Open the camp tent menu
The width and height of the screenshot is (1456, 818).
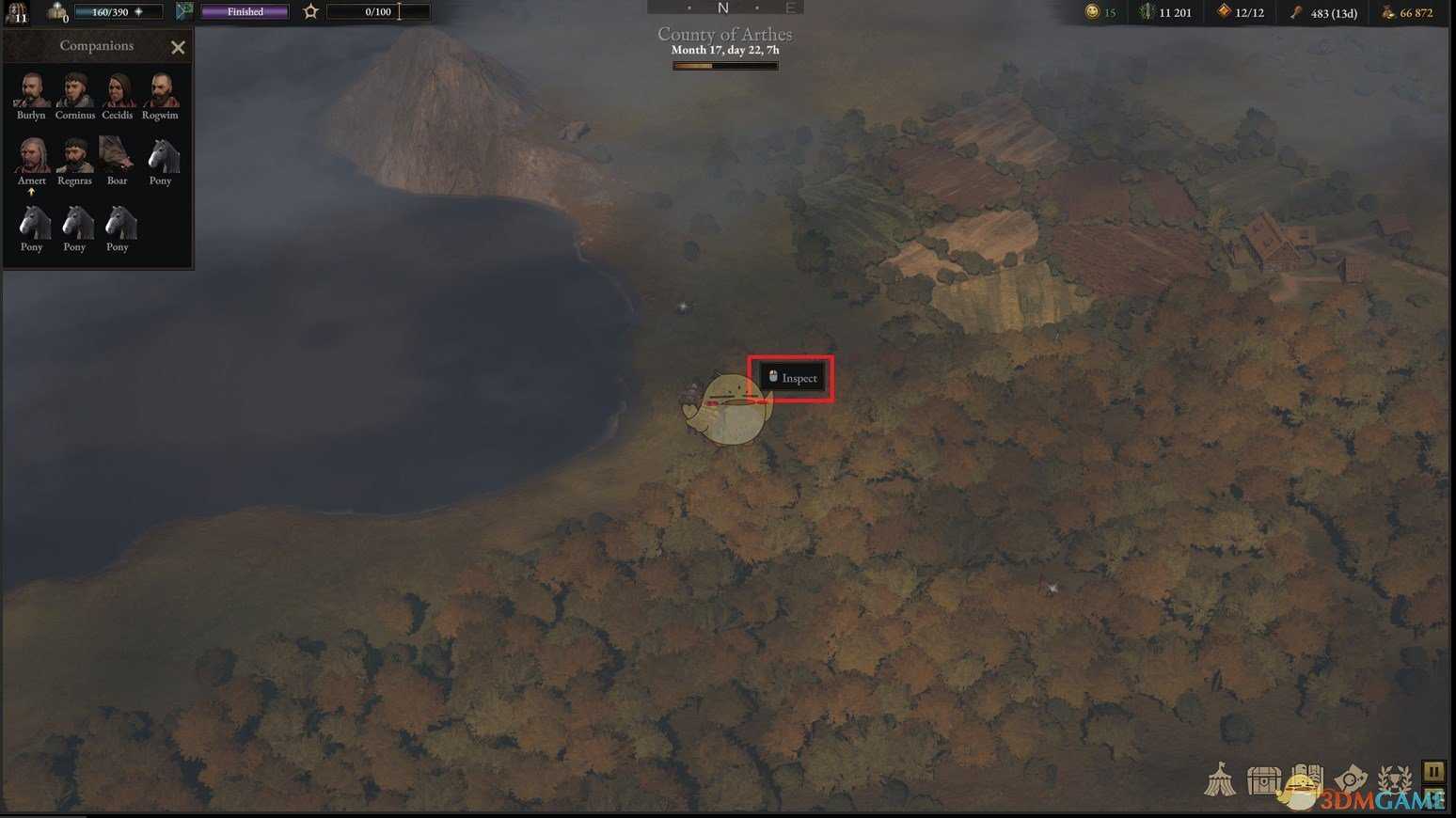1220,779
